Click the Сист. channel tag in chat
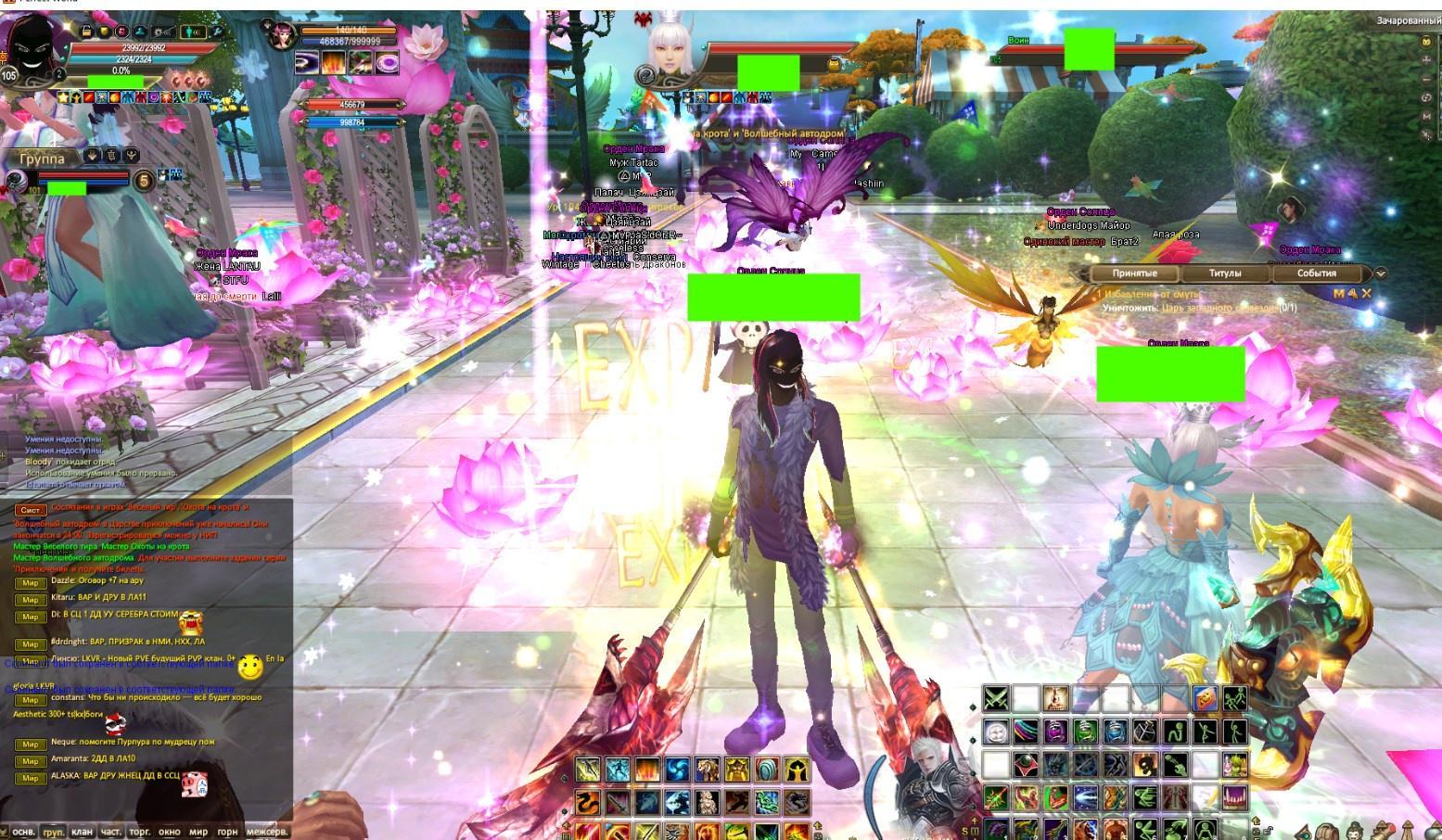The height and width of the screenshot is (840, 1442). [x=30, y=510]
